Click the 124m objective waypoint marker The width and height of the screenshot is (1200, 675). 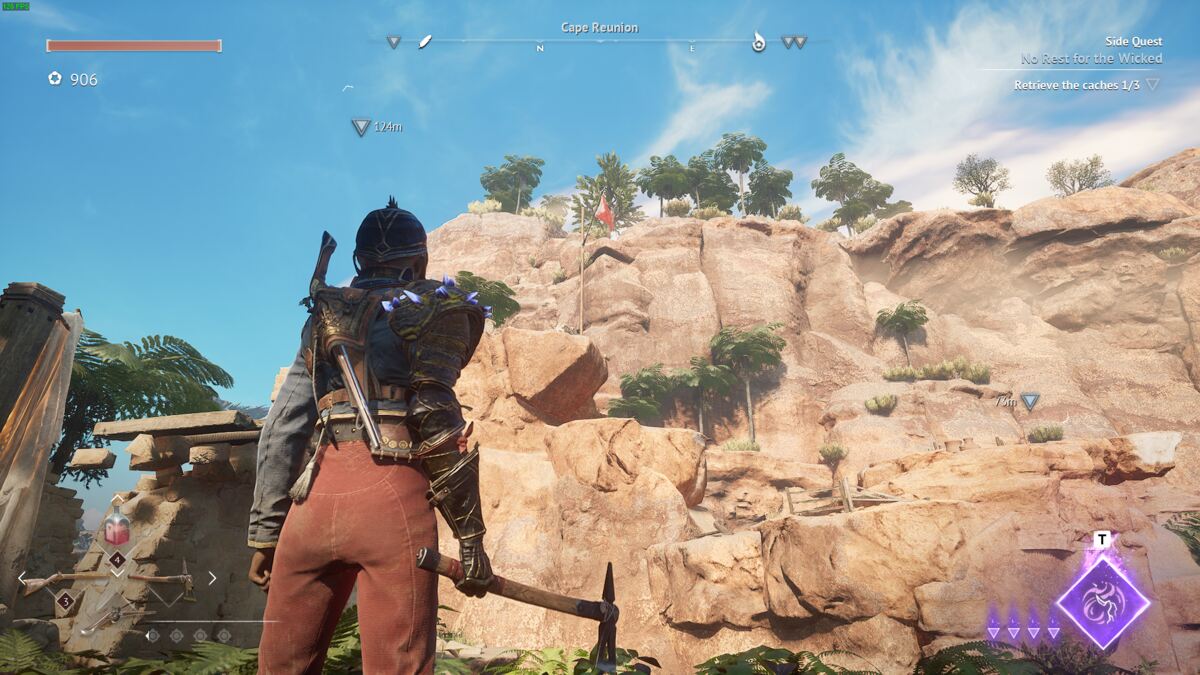[x=361, y=127]
